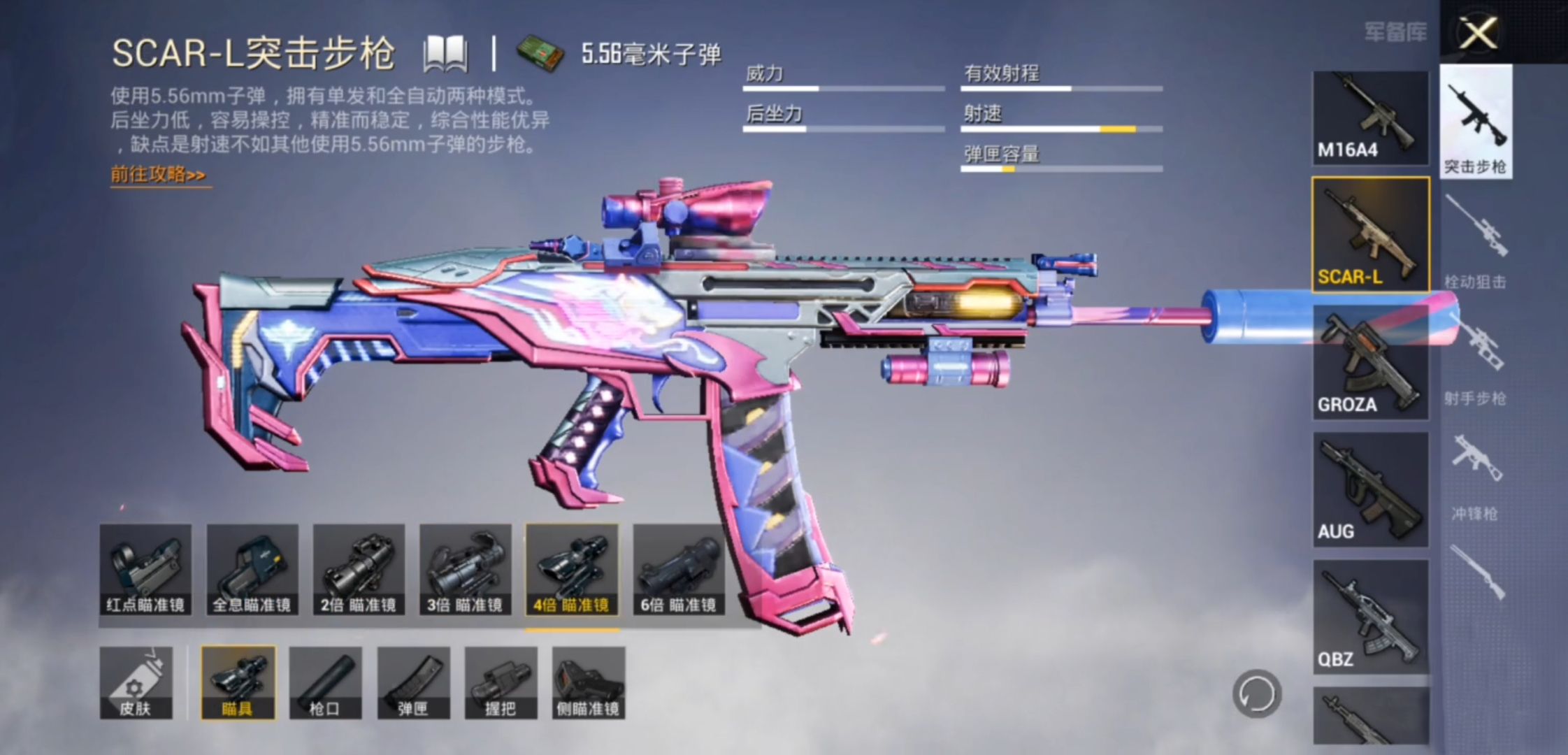Equip the holographic sight 全息瞄准镜
The height and width of the screenshot is (755, 1568).
click(x=252, y=570)
